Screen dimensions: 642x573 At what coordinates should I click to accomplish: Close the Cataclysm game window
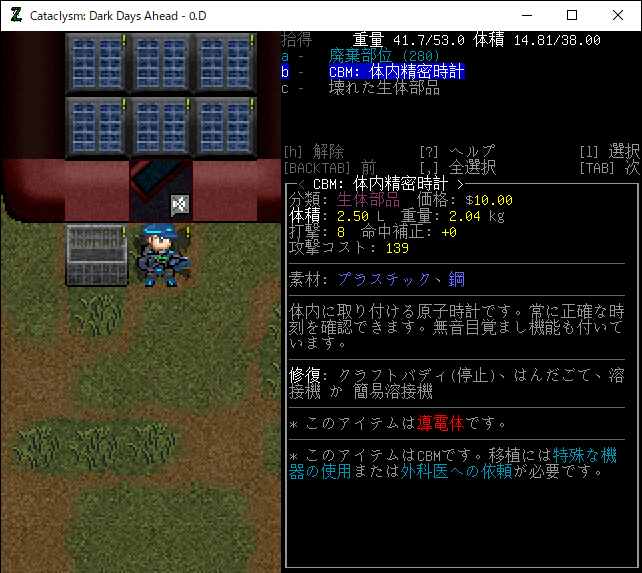coord(618,15)
